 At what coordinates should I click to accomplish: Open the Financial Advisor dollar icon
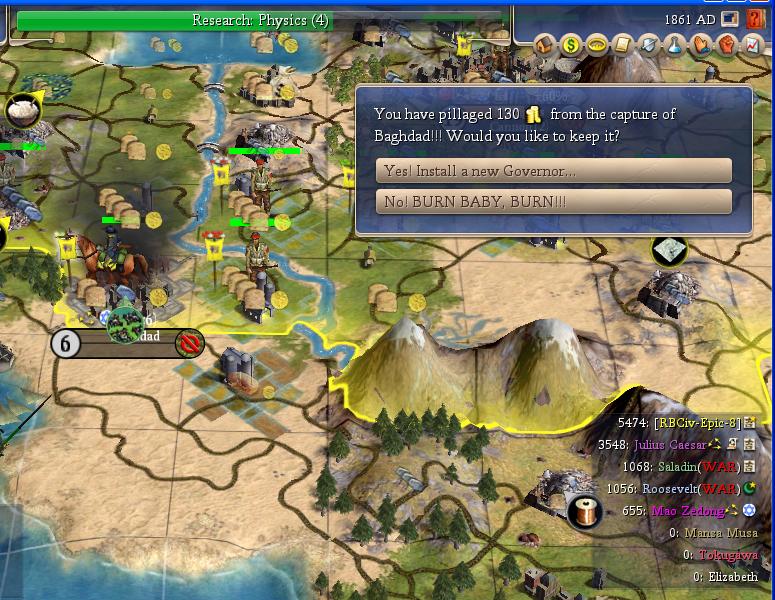pos(571,44)
